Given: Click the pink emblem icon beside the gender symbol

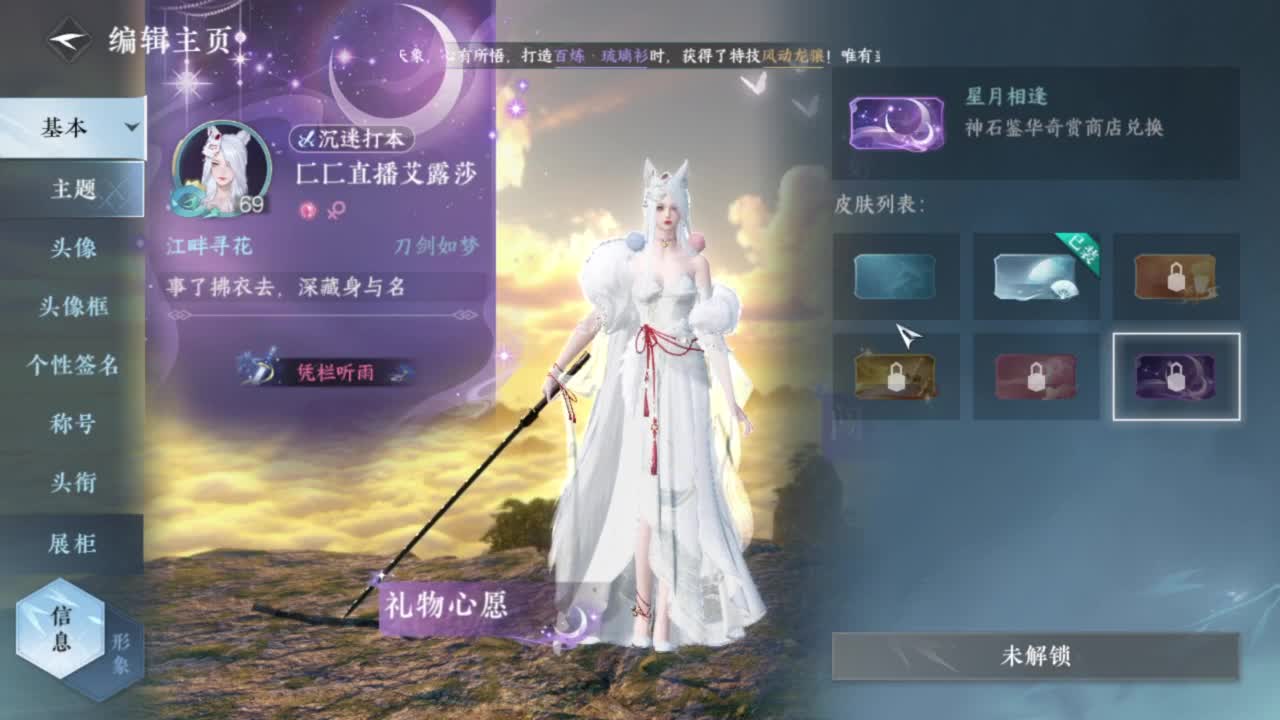Looking at the screenshot, I should (x=307, y=211).
